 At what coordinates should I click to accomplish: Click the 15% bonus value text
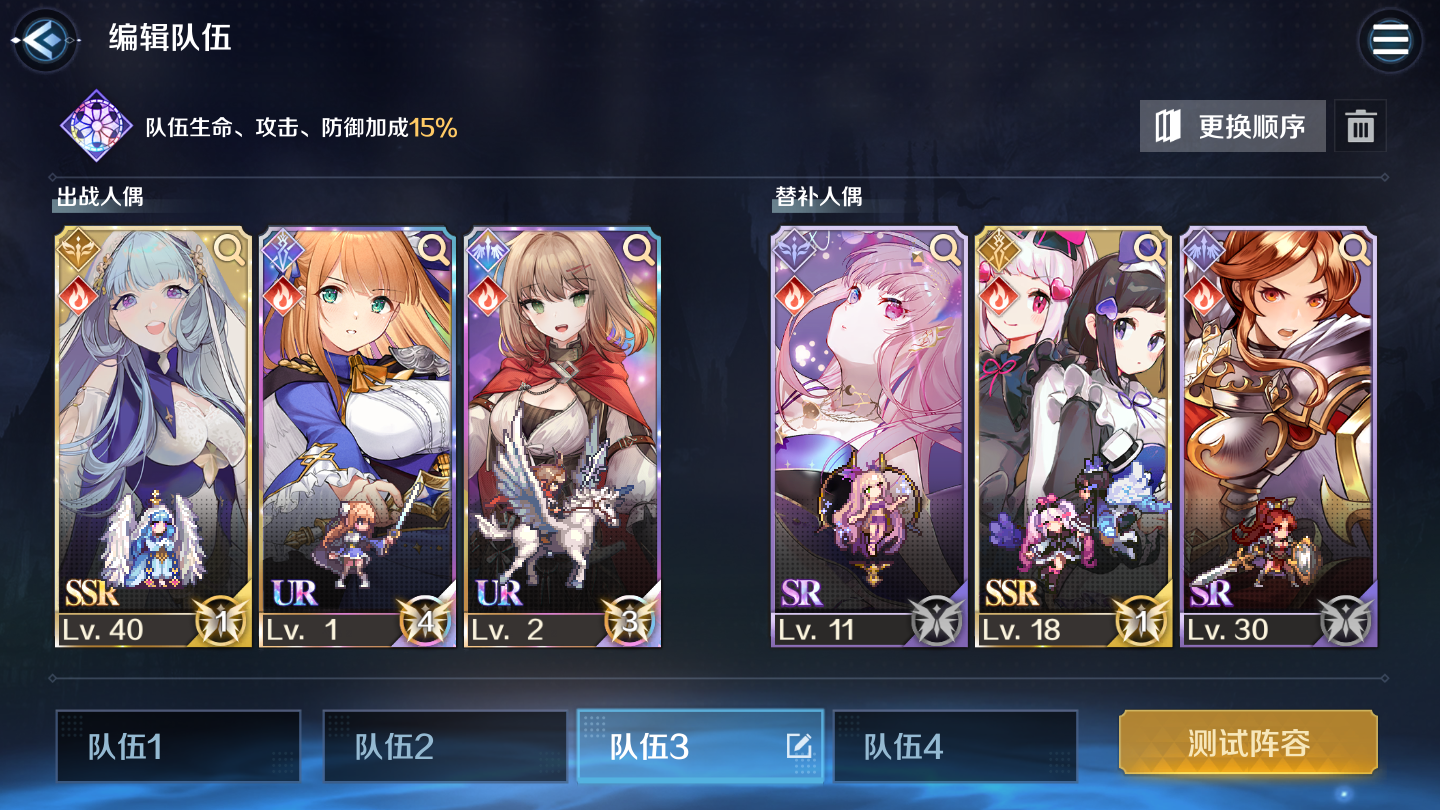tap(434, 126)
